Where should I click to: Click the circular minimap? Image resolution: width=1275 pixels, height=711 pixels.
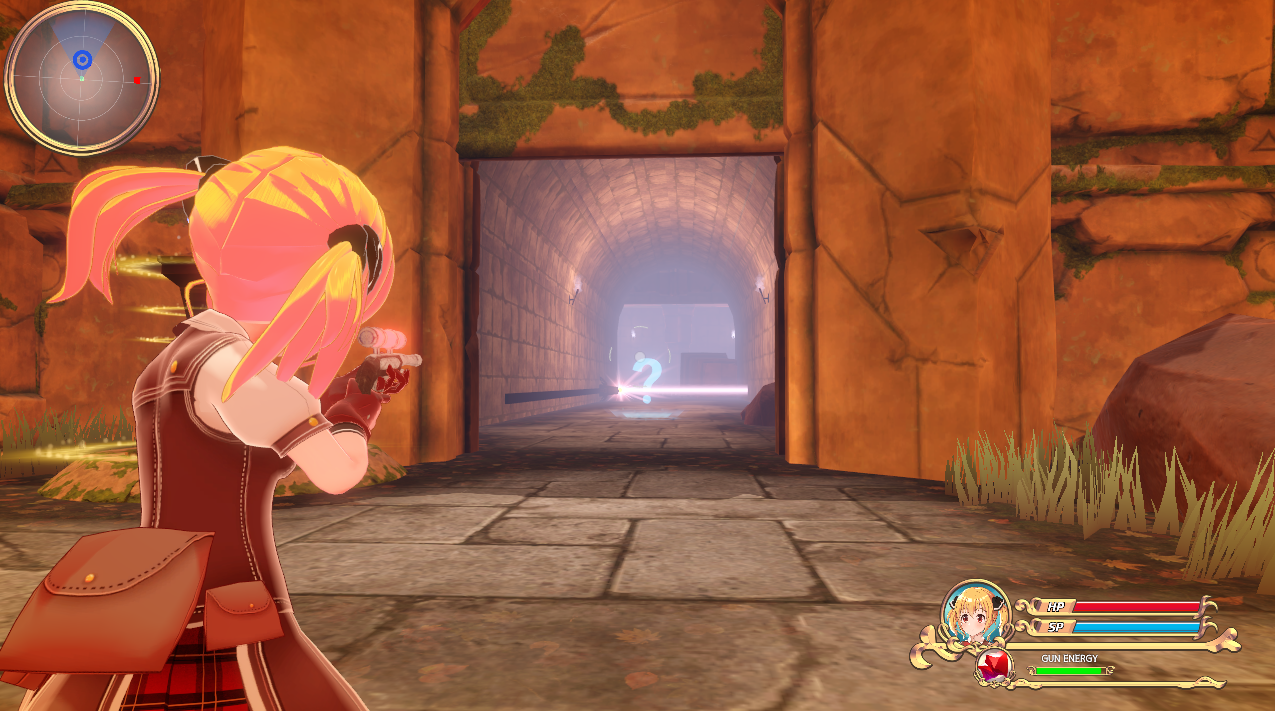point(82,78)
